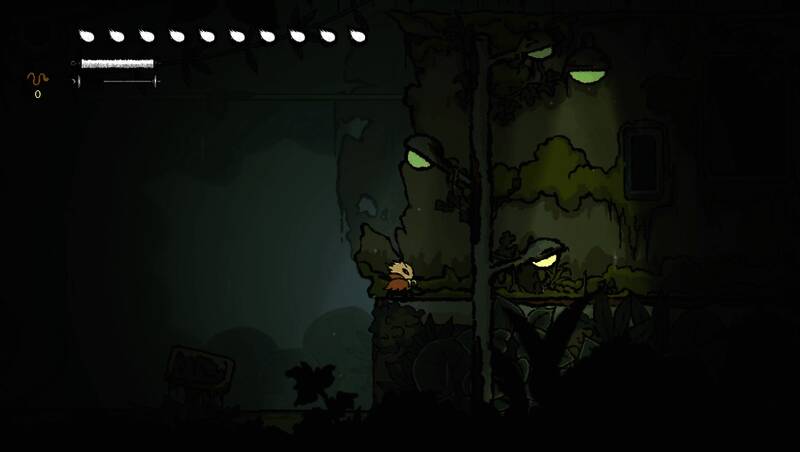Click the orange worm currency icon
This screenshot has height=452, width=800.
37,78
